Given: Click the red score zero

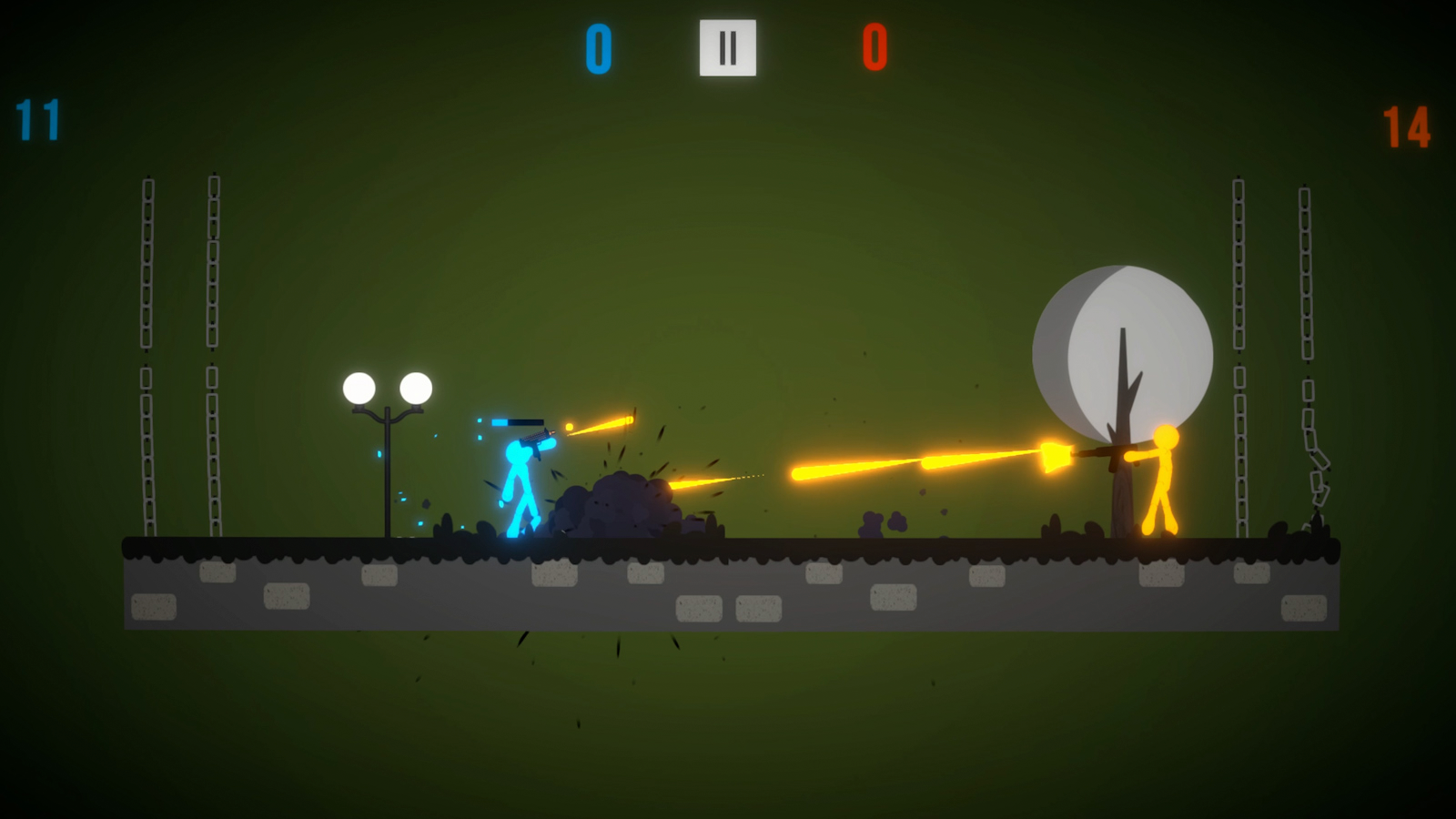Looking at the screenshot, I should pos(875,50).
